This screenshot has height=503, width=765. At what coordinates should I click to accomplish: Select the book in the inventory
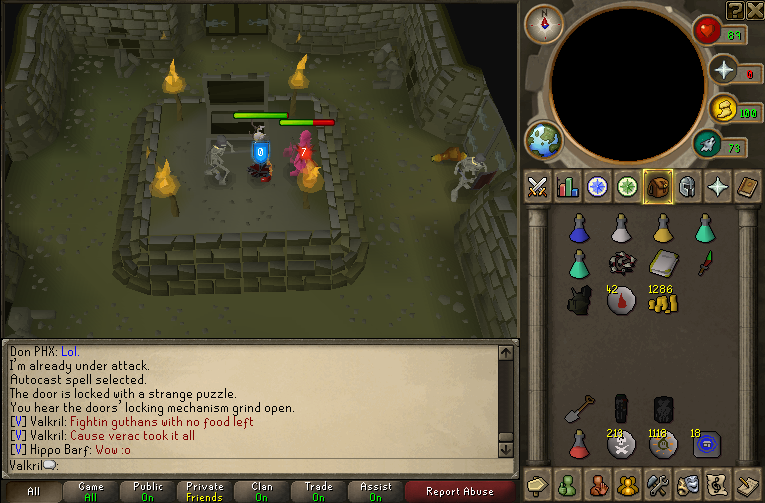click(x=663, y=263)
